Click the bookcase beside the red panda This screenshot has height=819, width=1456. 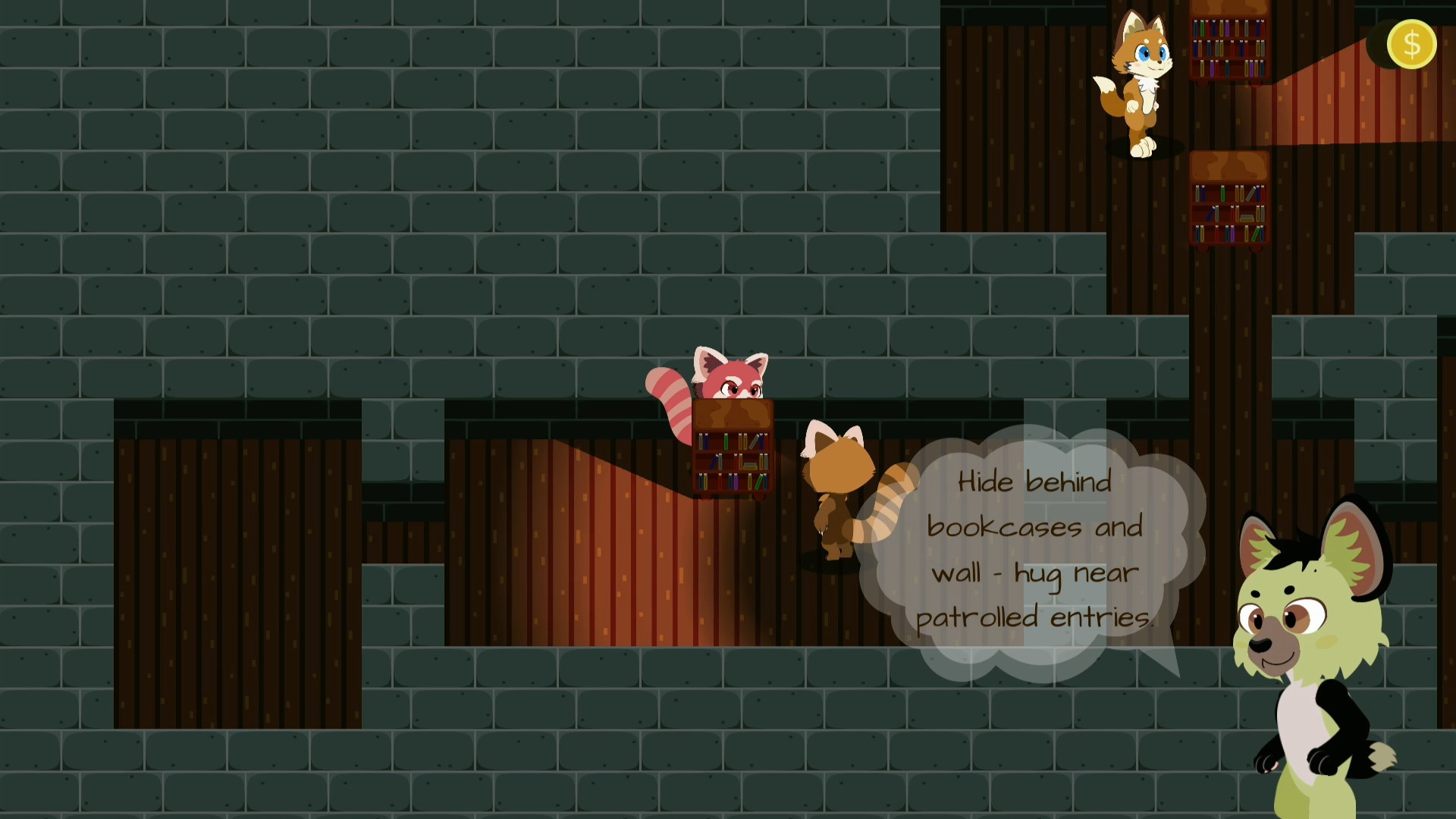732,451
